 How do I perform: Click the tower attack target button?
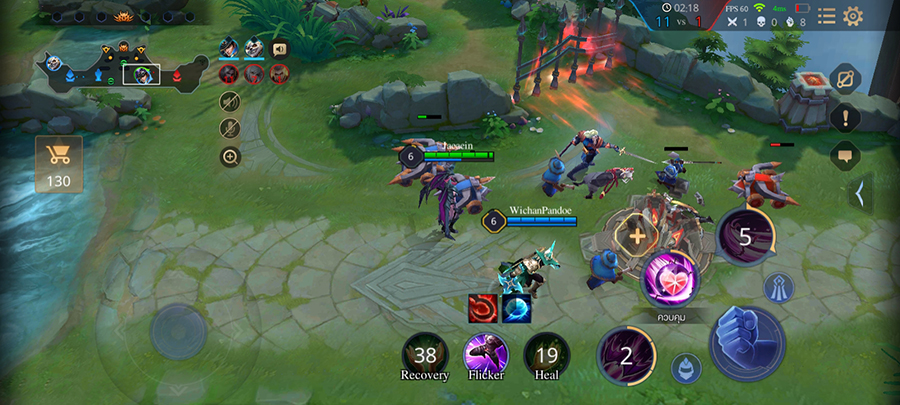tap(779, 288)
